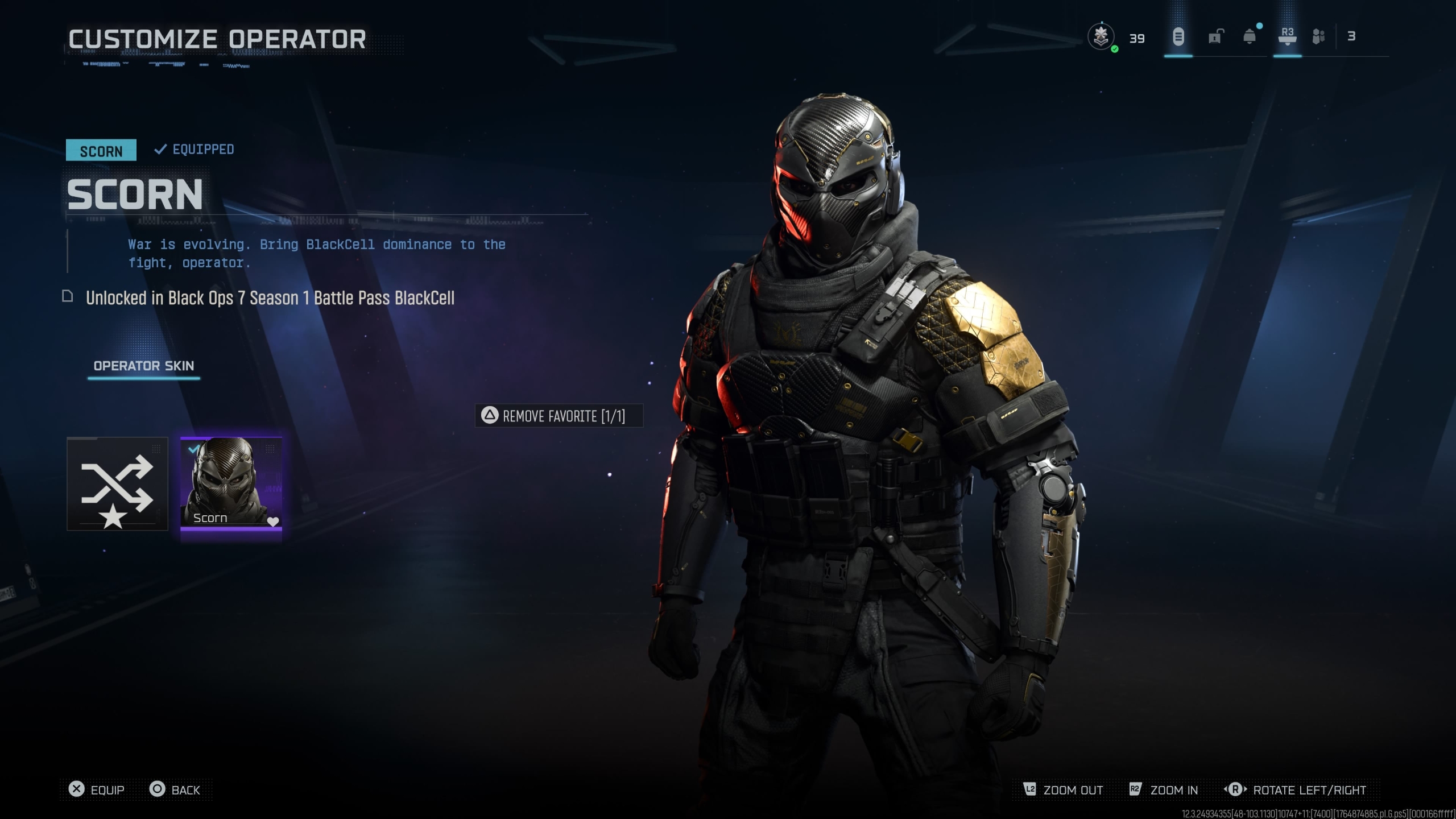The width and height of the screenshot is (1456, 819).
Task: Click the Equip button
Action: coord(97,789)
